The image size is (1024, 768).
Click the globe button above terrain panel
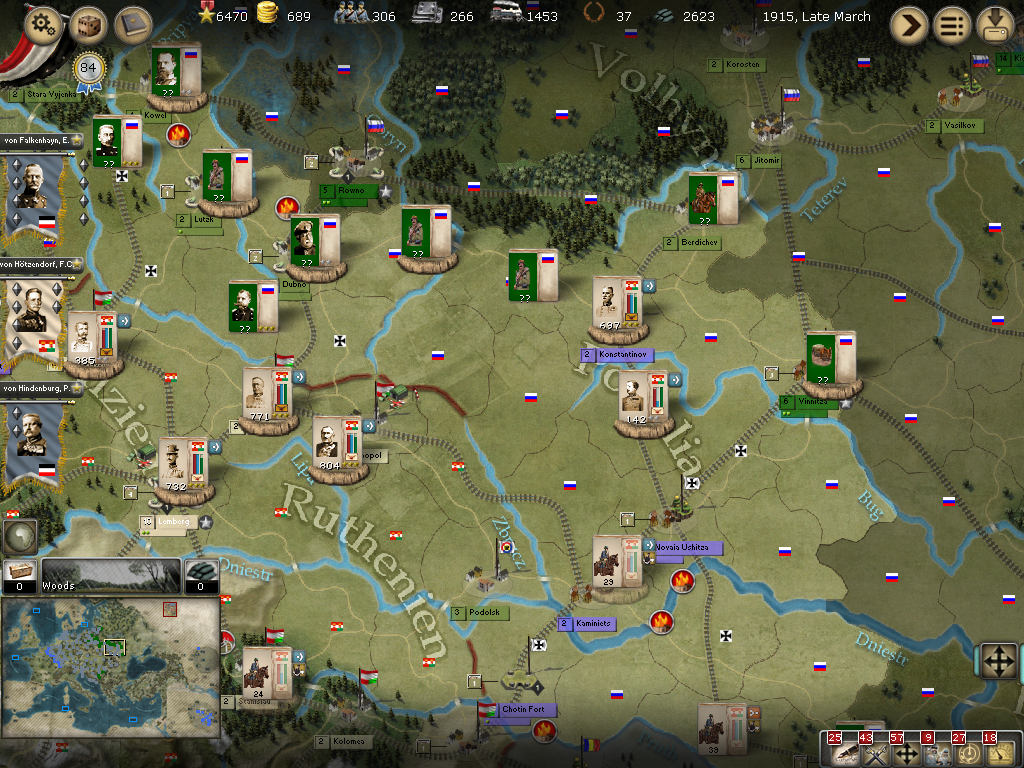click(18, 536)
